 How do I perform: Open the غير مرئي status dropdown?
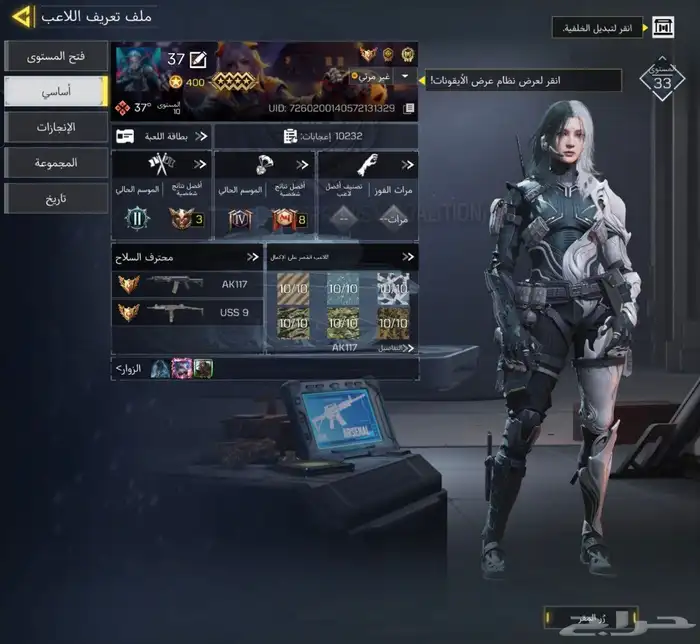tap(404, 76)
